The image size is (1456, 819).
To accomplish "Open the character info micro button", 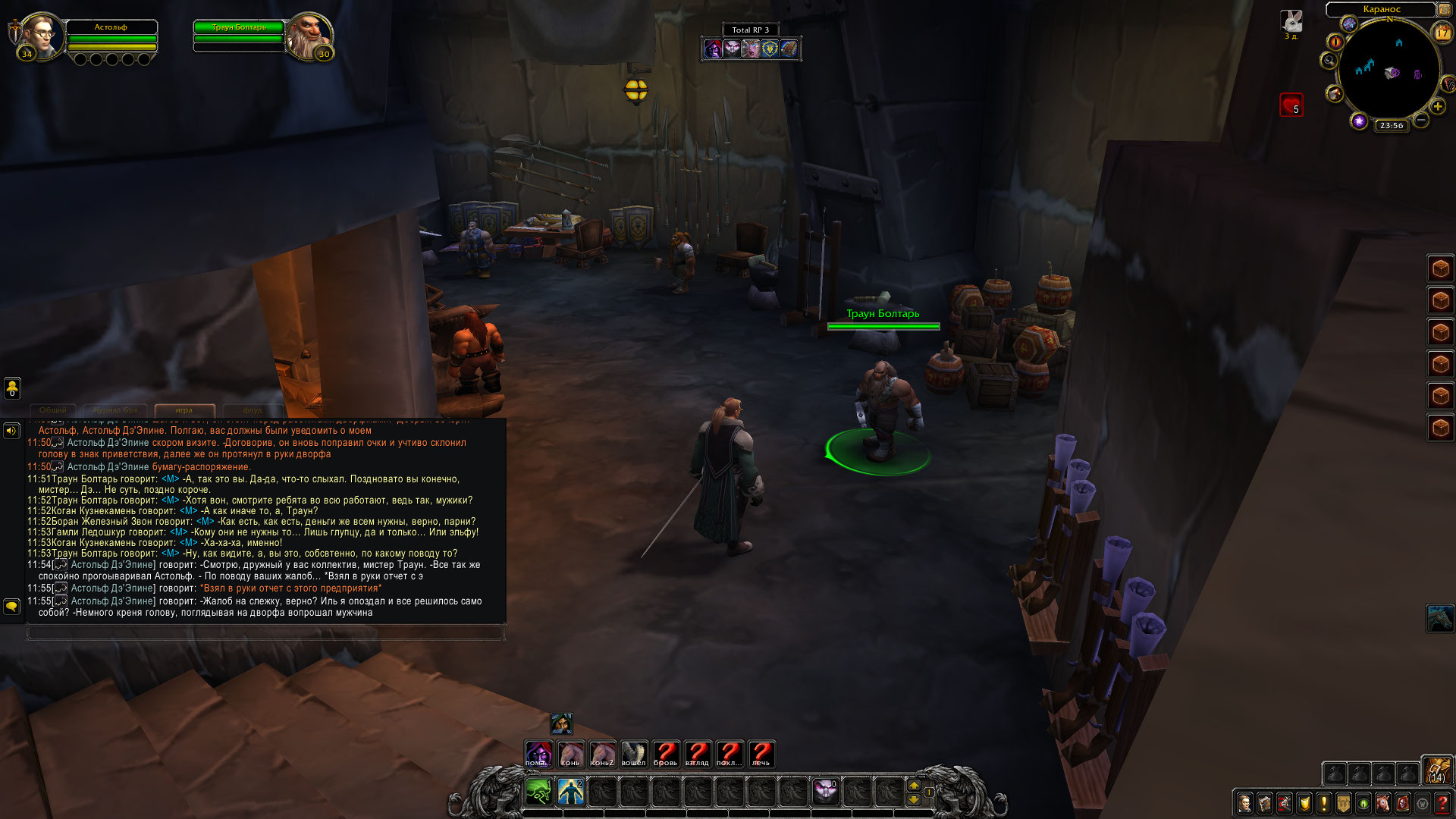I will coord(1244,803).
